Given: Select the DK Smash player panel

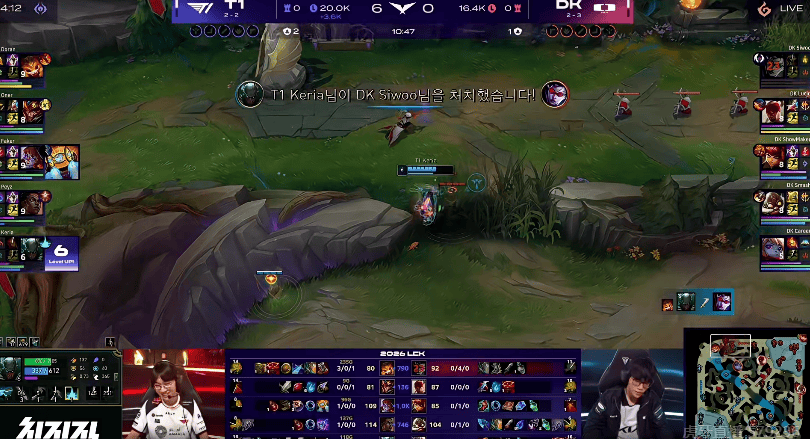Looking at the screenshot, I should [x=784, y=202].
